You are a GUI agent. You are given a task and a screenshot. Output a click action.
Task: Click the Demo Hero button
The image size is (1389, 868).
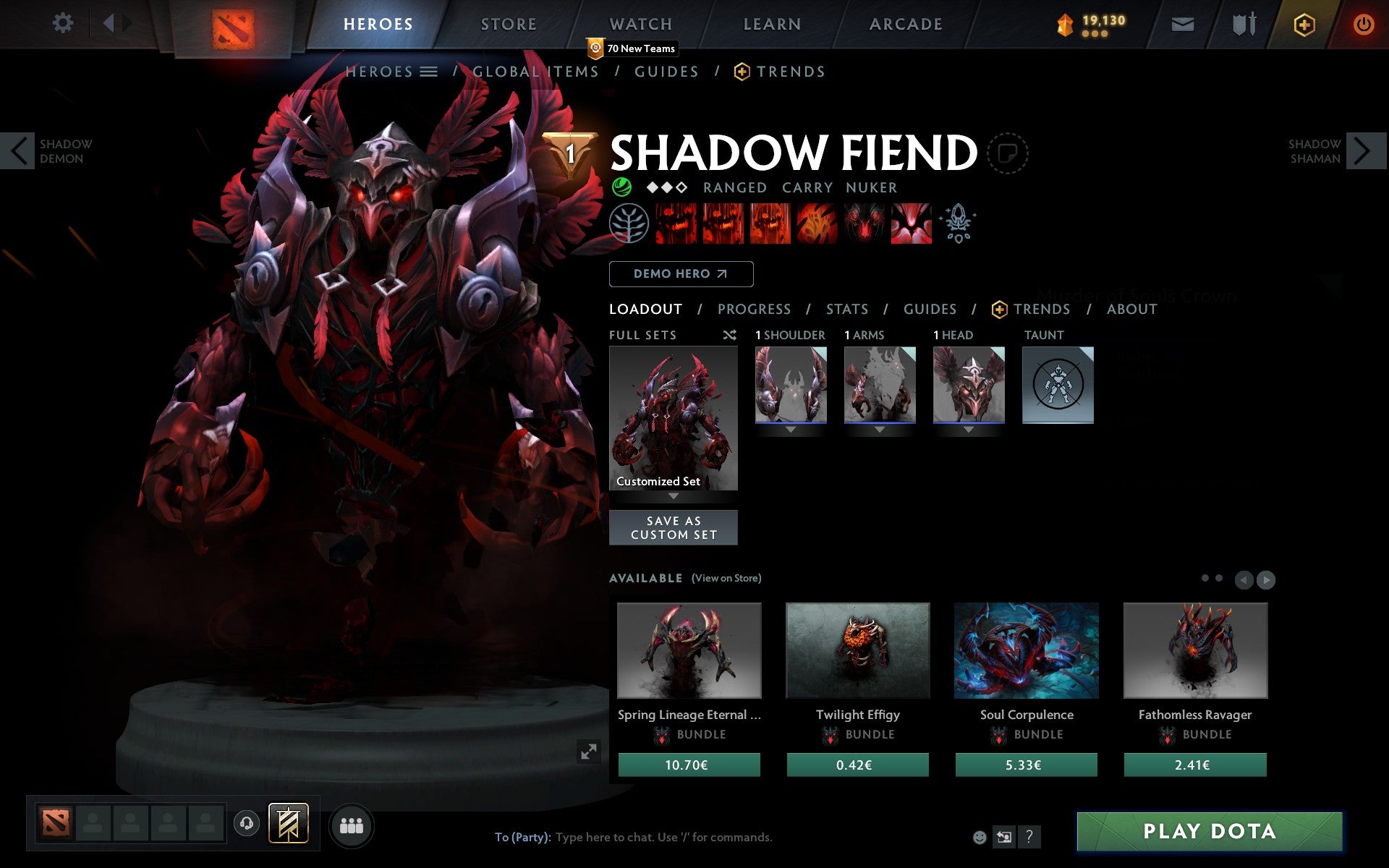click(x=681, y=274)
